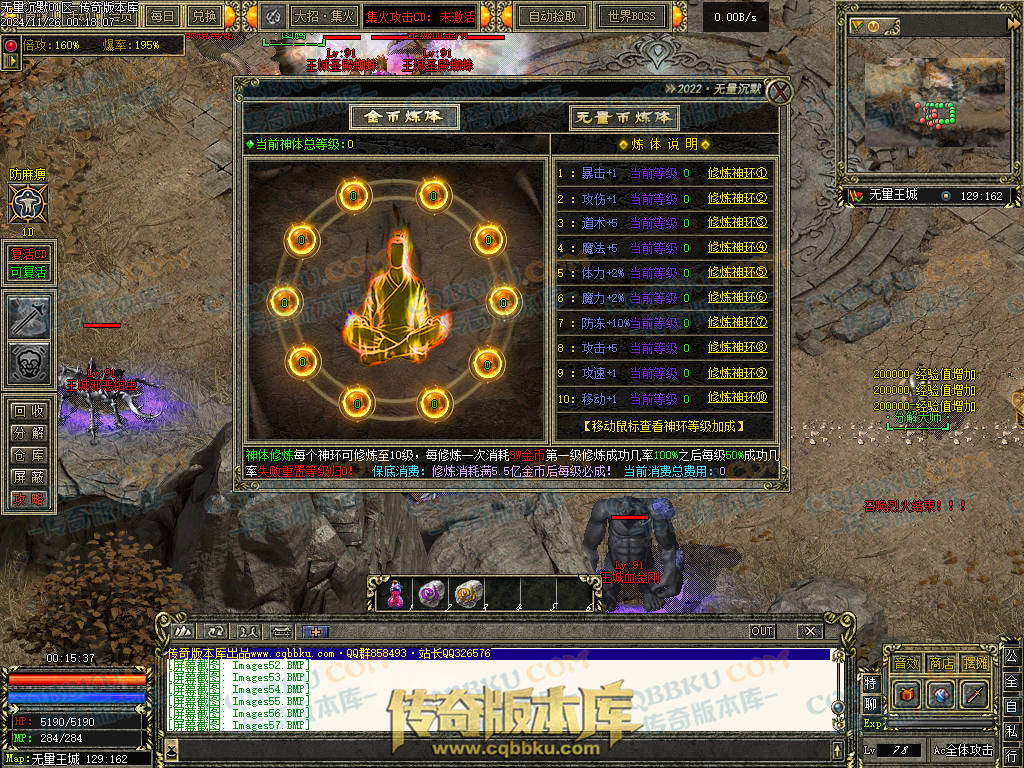Viewport: 1024px width, 768px height.
Task: Open the 仓库 warehouse
Action: click(27, 455)
